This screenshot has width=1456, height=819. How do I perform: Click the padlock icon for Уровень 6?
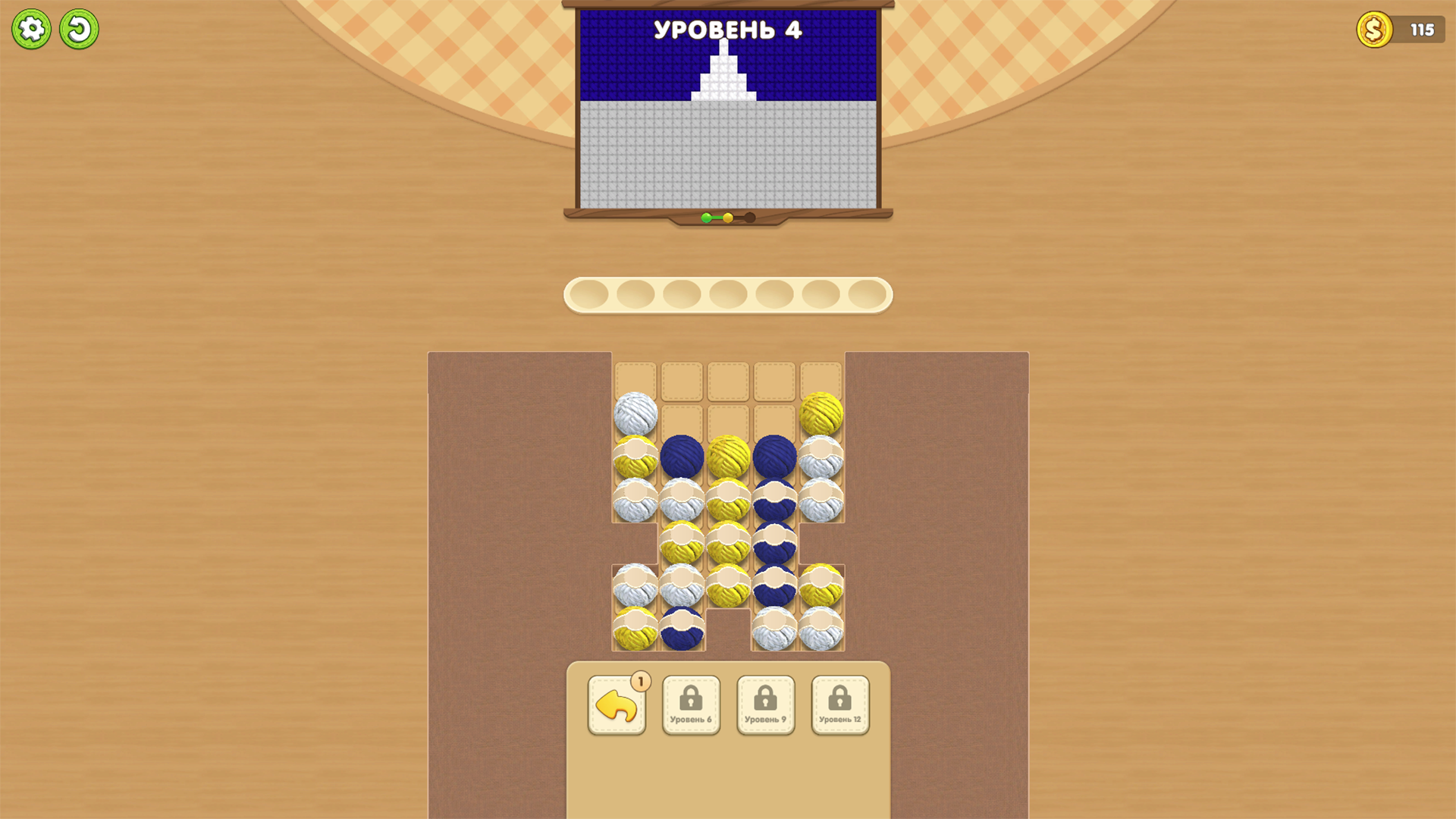691,699
